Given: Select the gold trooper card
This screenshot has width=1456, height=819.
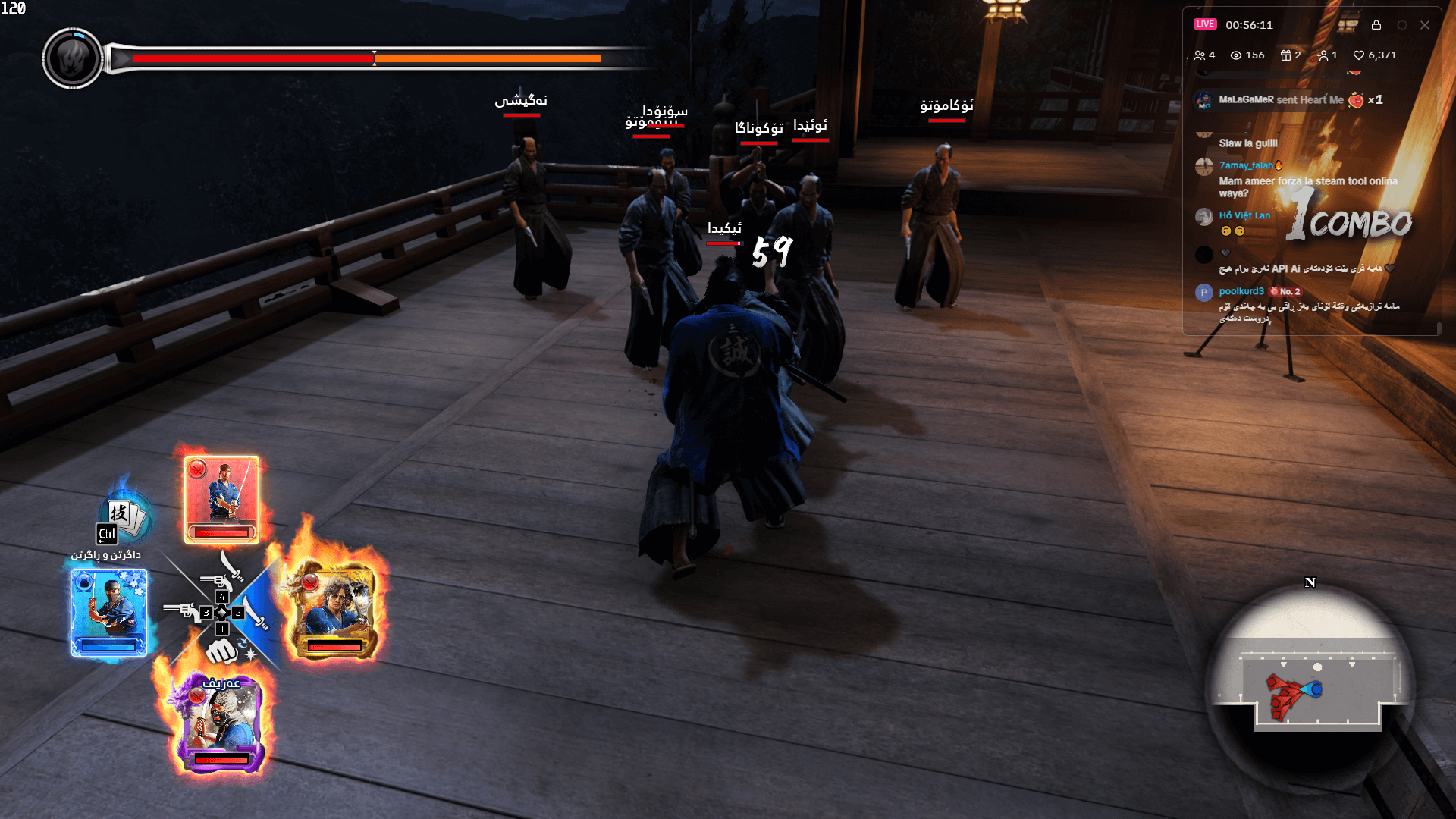Looking at the screenshot, I should [x=335, y=608].
